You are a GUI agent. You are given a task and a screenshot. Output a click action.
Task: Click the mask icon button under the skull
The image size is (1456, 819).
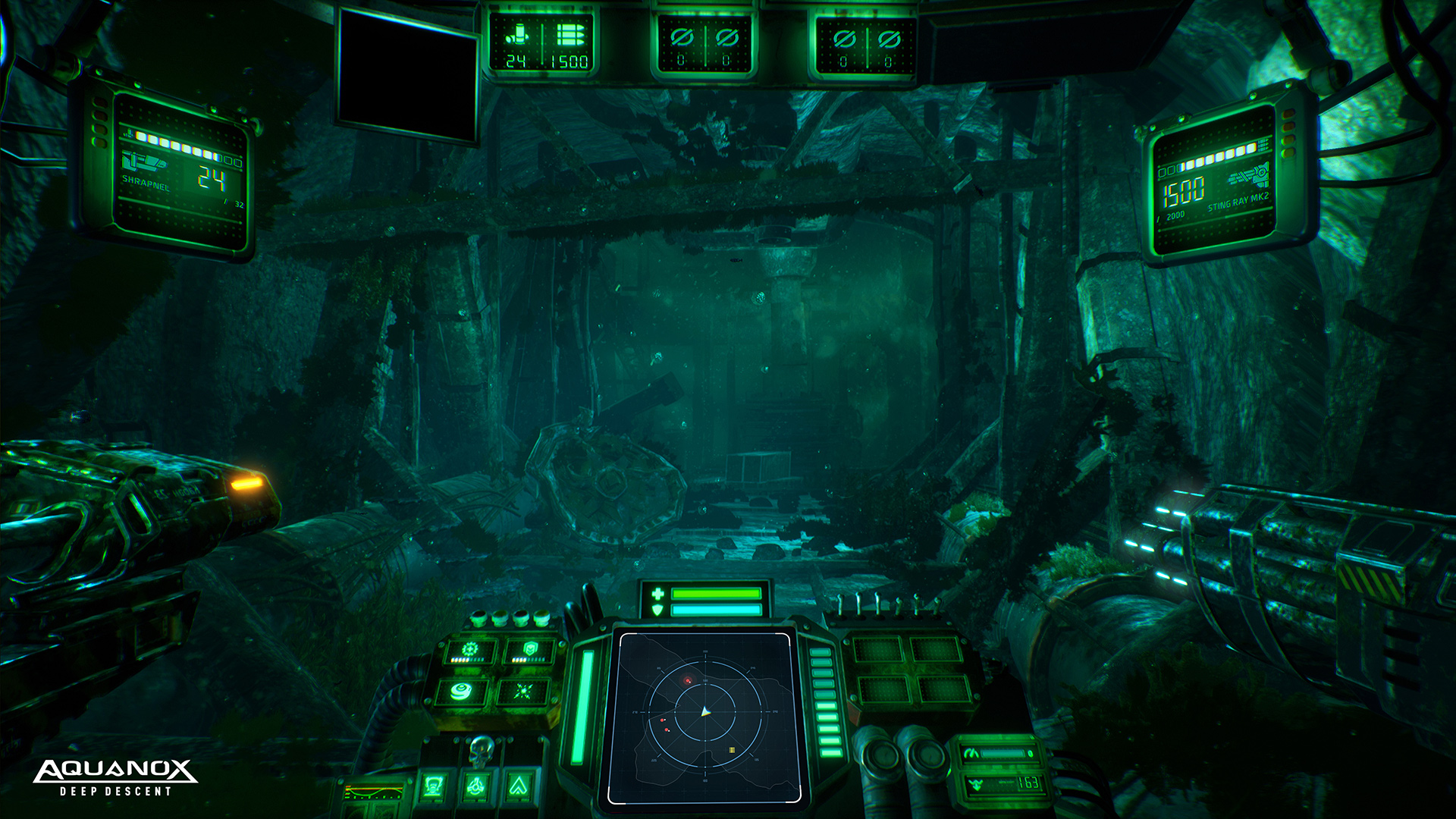433,786
